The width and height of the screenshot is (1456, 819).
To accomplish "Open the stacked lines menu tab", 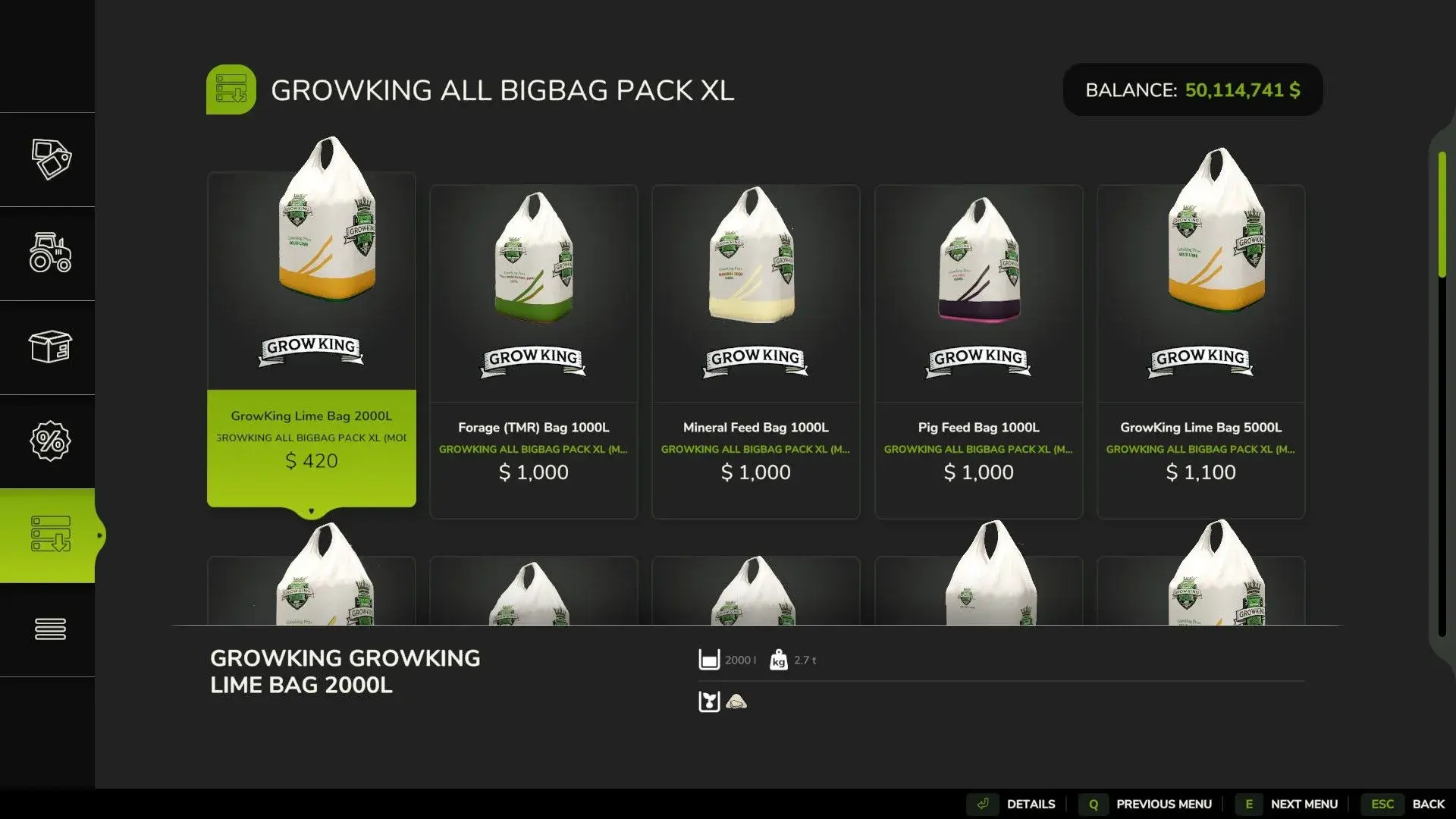I will point(50,629).
